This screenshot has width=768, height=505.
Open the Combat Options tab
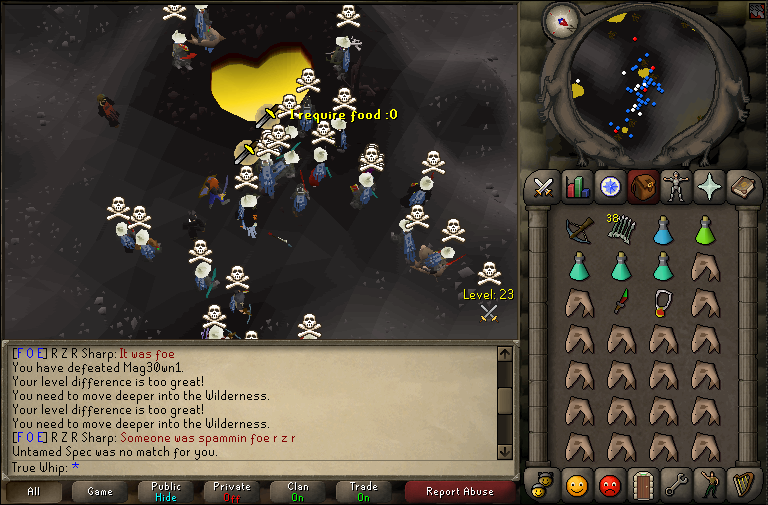click(x=544, y=187)
